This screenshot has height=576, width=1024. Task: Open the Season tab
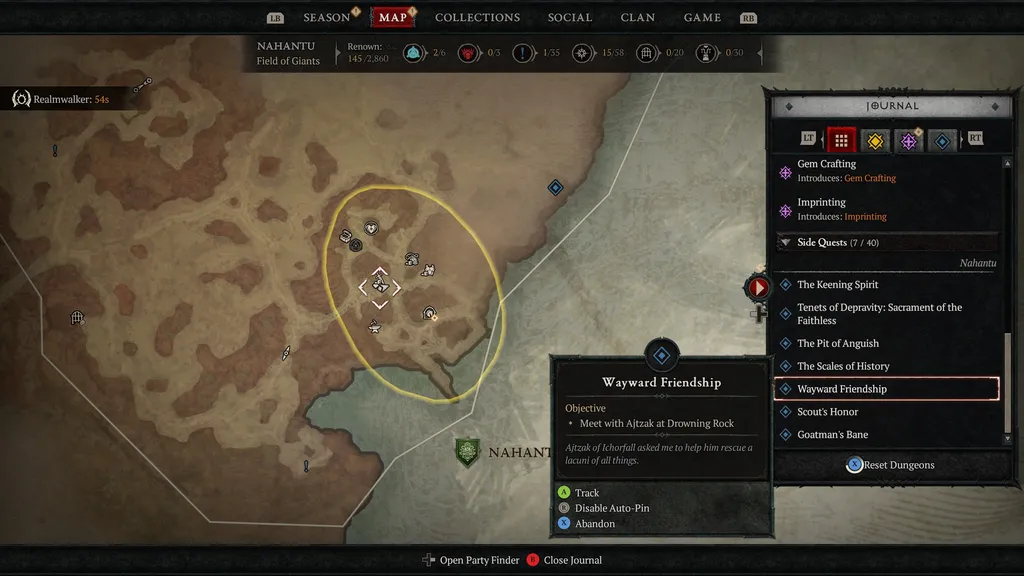click(x=327, y=18)
